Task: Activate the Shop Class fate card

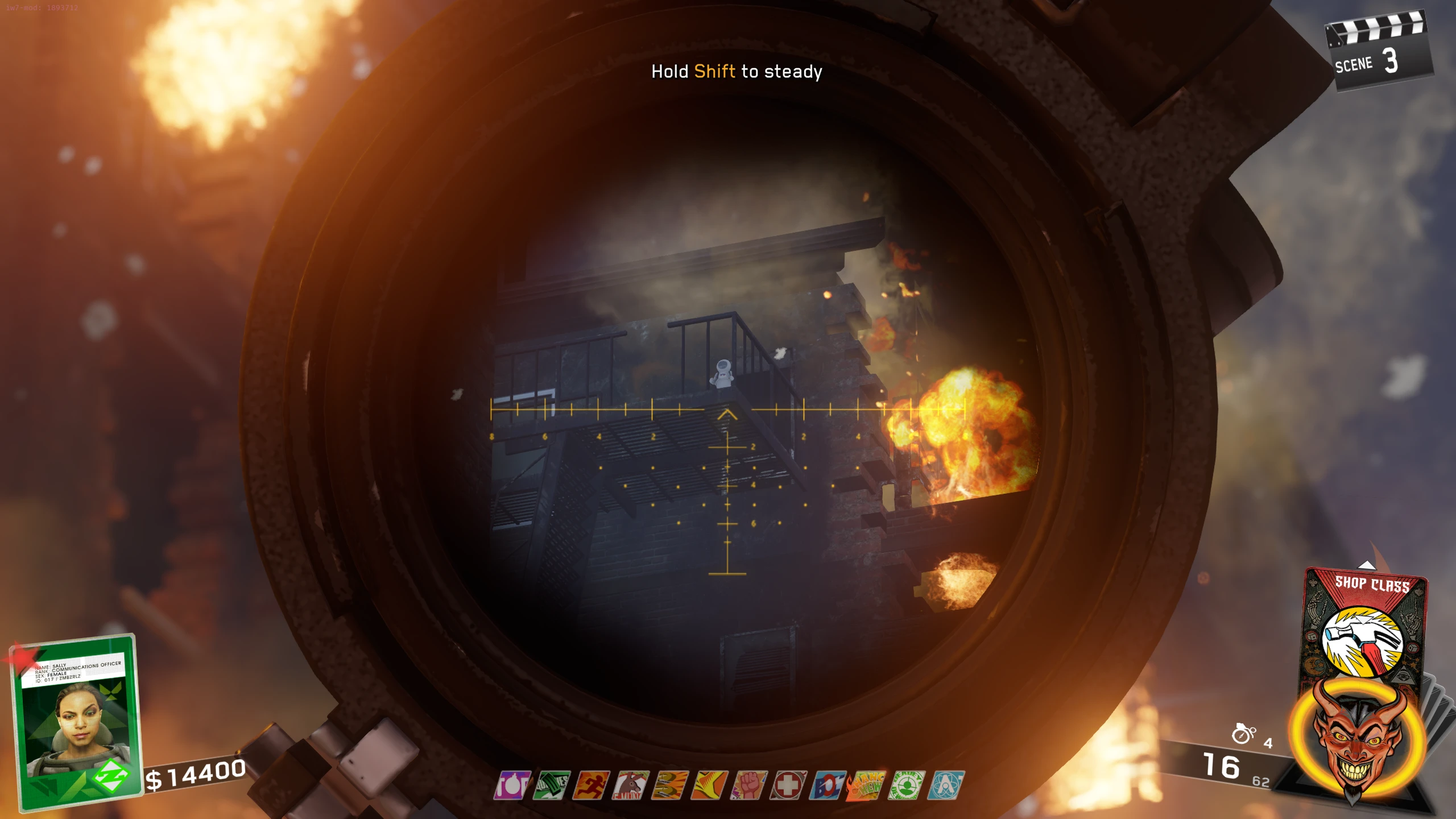Action: pyautogui.click(x=1366, y=631)
